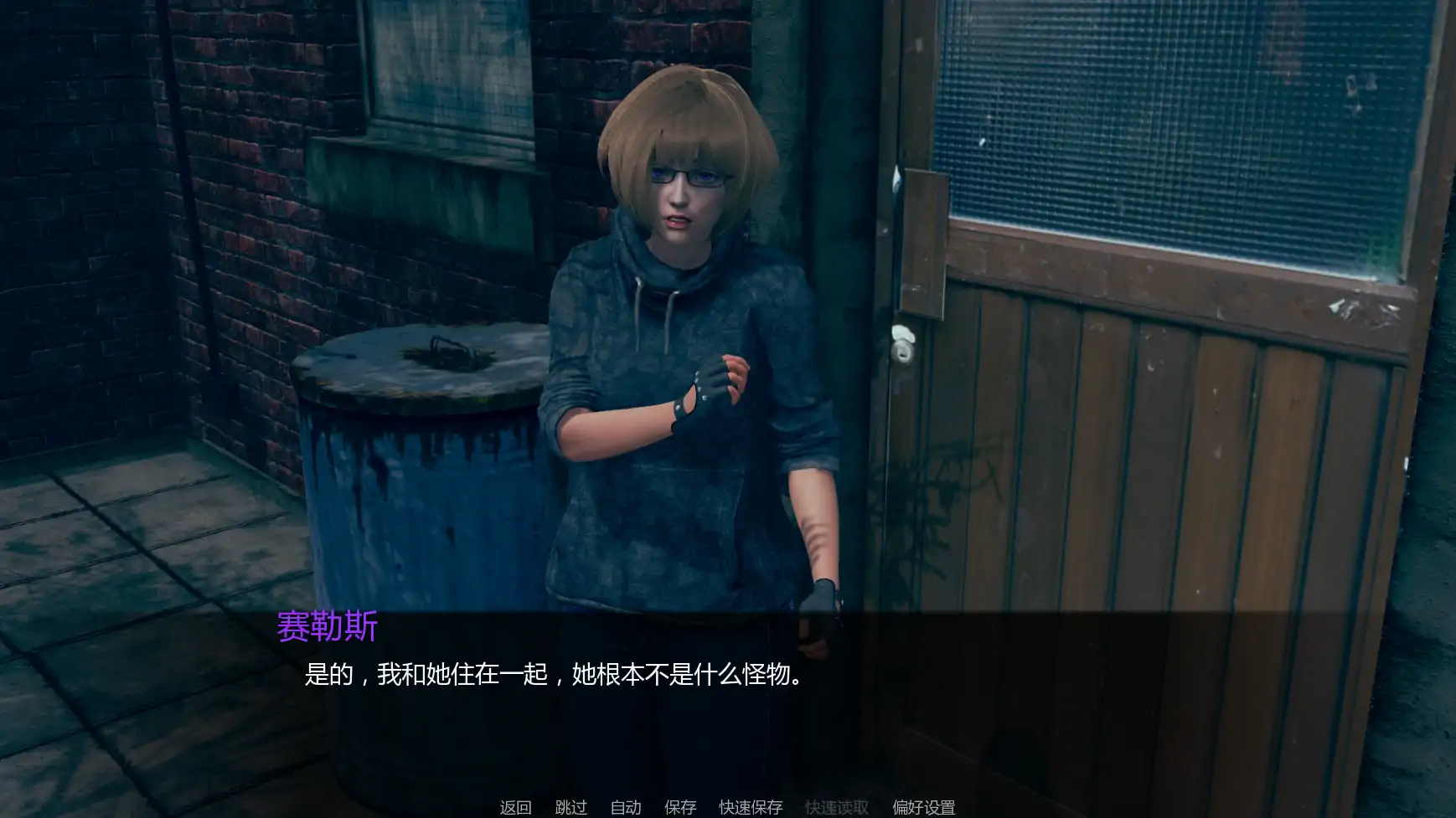Click 保存 to store current progress
The height and width of the screenshot is (818, 1456).
pyautogui.click(x=679, y=808)
